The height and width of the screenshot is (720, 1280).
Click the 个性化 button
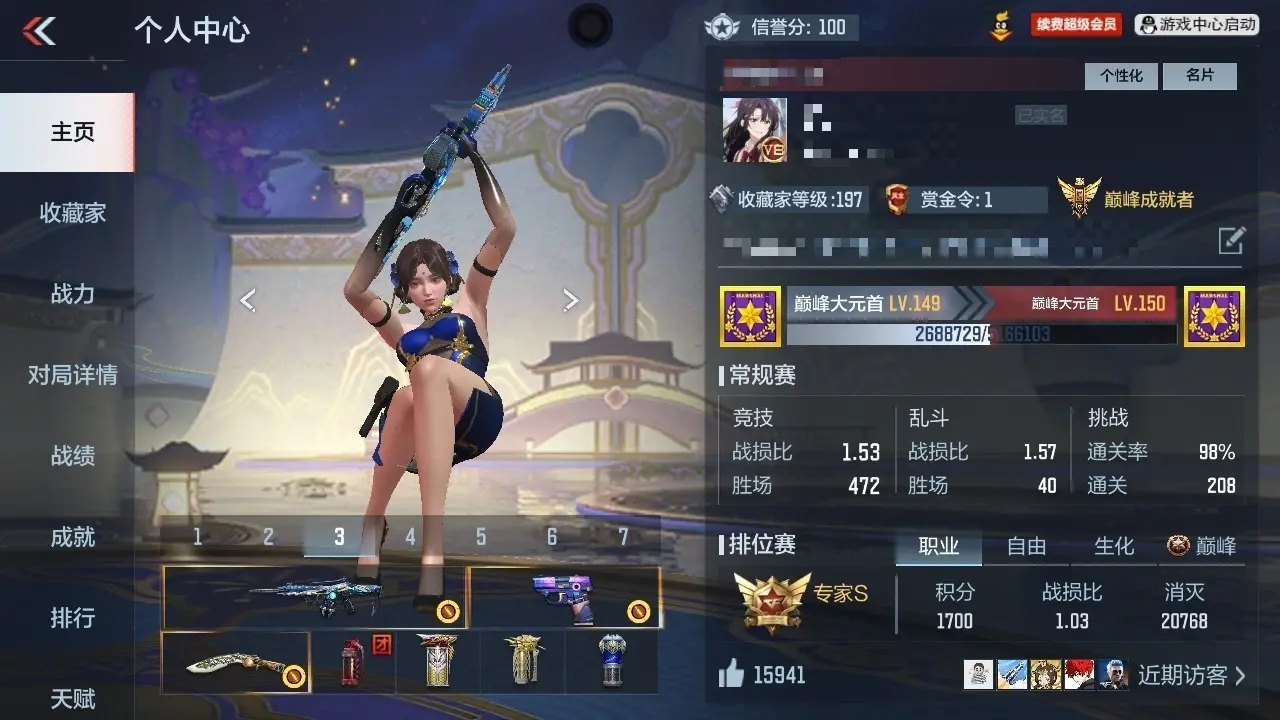1121,76
